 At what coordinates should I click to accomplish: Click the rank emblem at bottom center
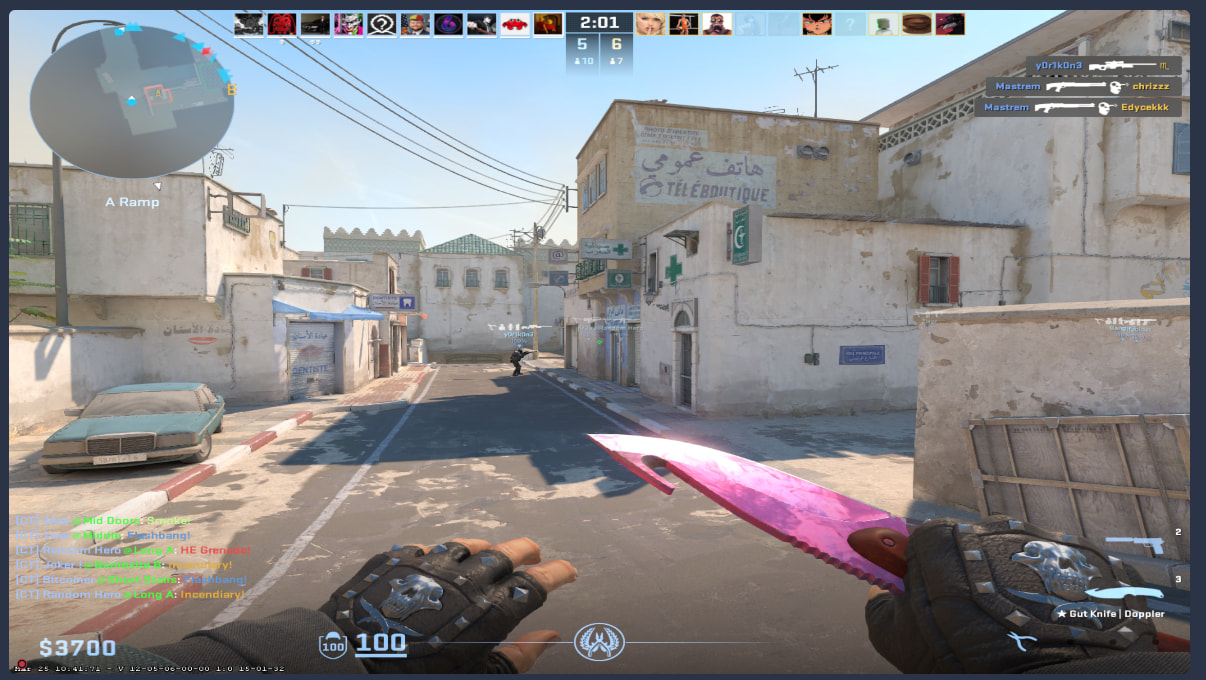pos(599,642)
